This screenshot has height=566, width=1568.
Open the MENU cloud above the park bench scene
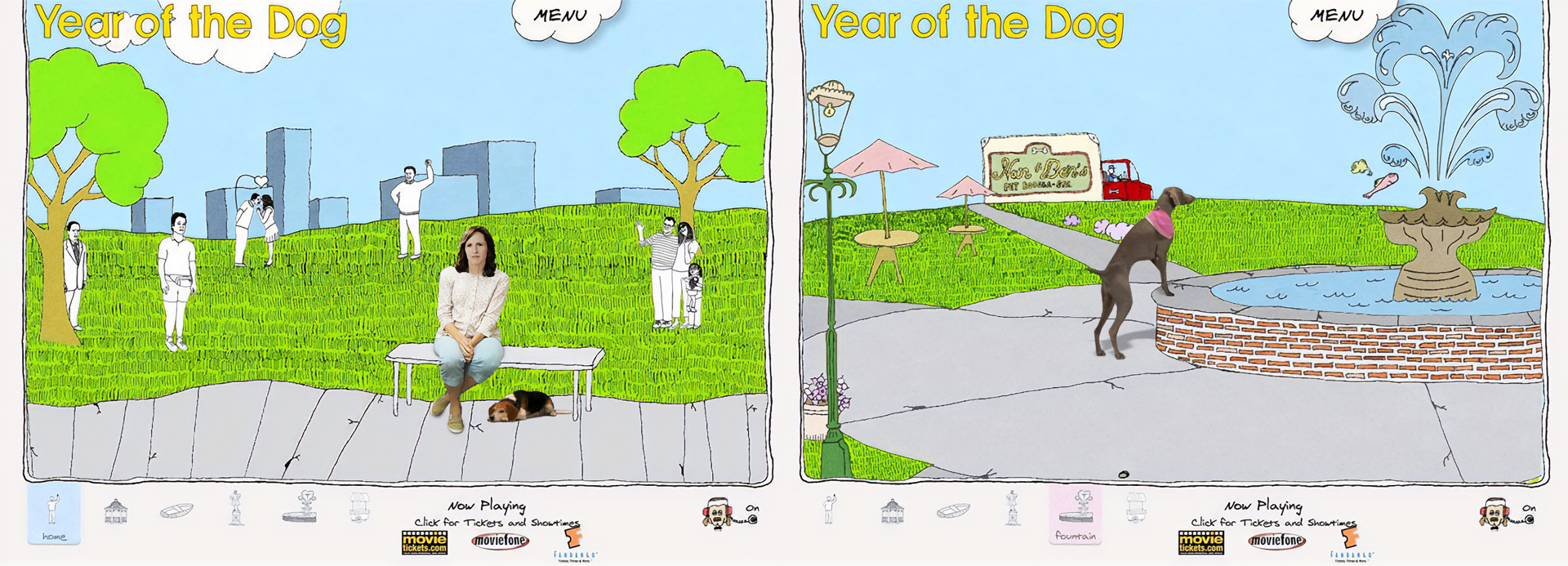pos(561,16)
